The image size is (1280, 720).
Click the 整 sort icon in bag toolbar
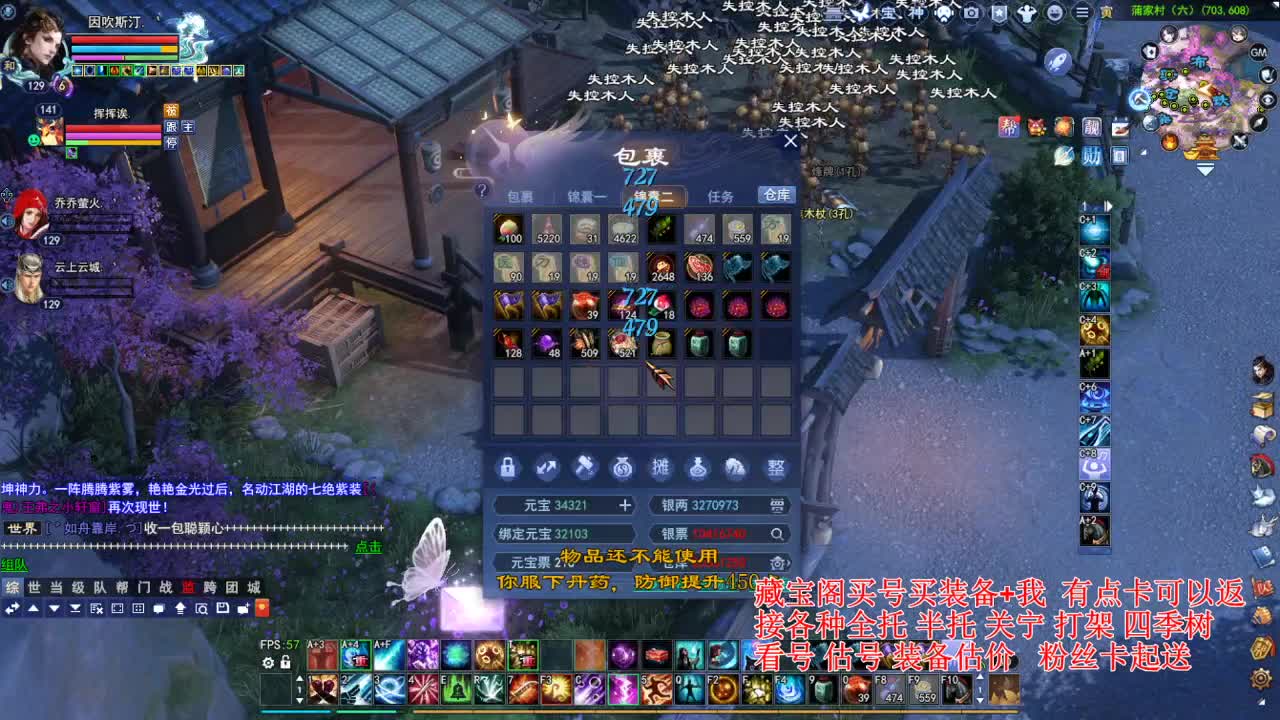point(778,469)
